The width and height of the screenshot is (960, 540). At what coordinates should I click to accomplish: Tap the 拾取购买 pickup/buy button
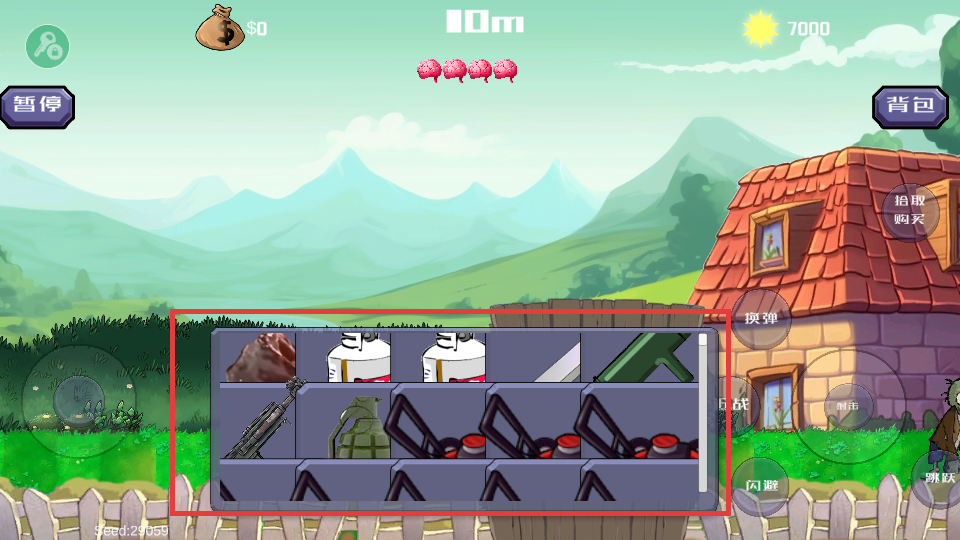click(909, 211)
